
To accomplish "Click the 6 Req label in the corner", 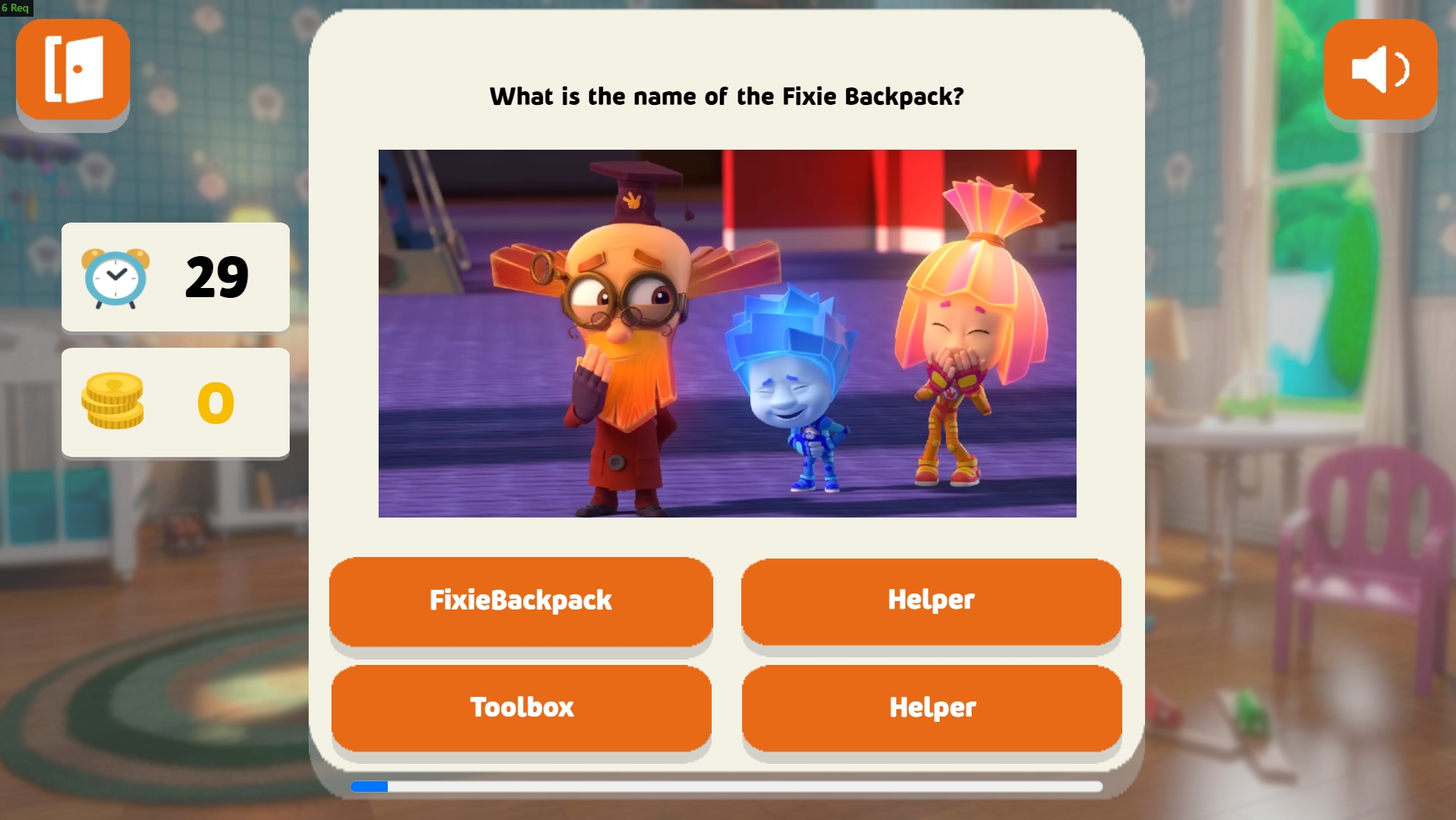I will click(17, 8).
